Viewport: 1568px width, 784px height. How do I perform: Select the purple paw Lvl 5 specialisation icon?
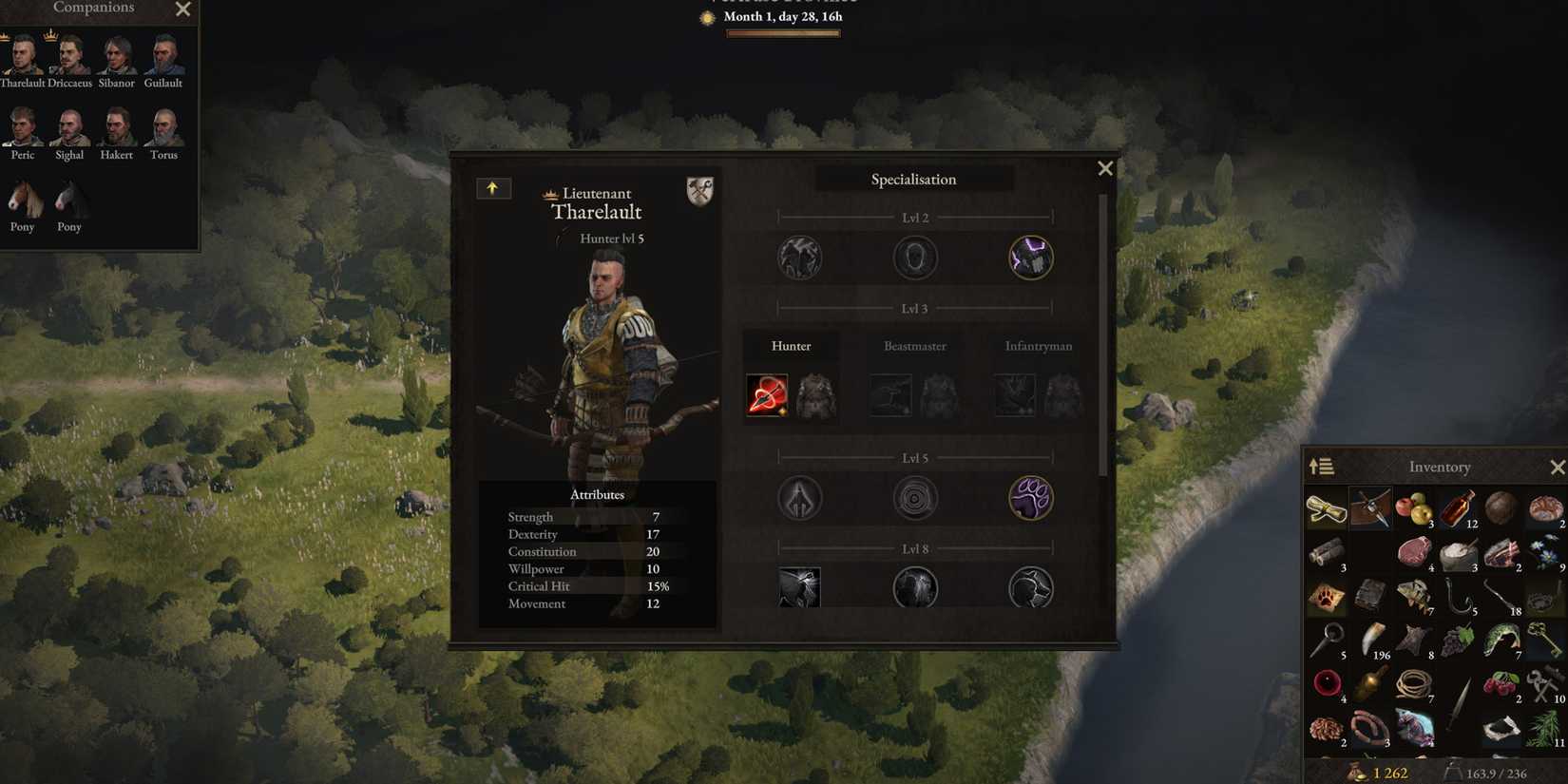[1030, 497]
